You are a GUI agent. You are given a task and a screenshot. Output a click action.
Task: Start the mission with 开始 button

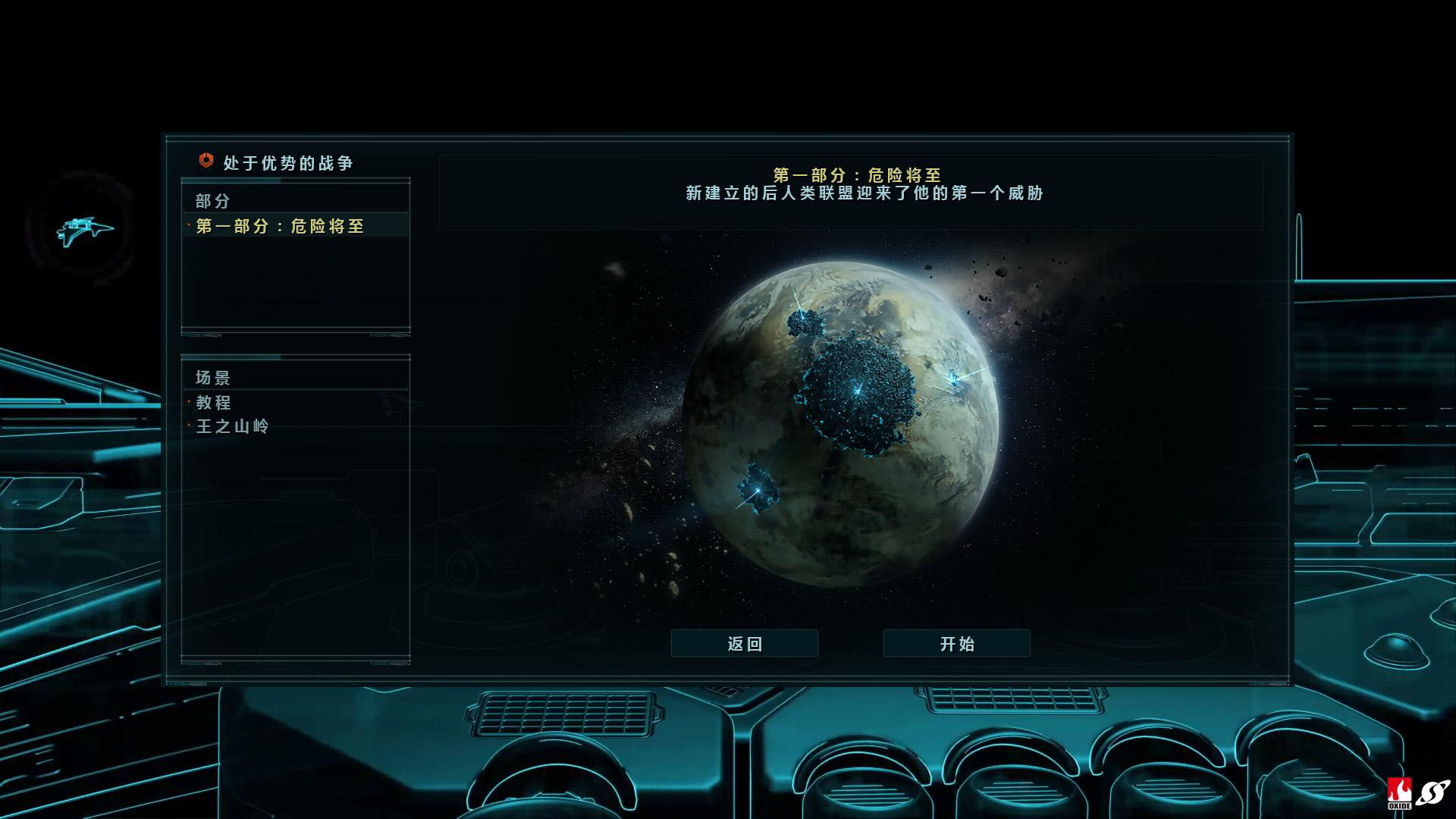click(956, 644)
